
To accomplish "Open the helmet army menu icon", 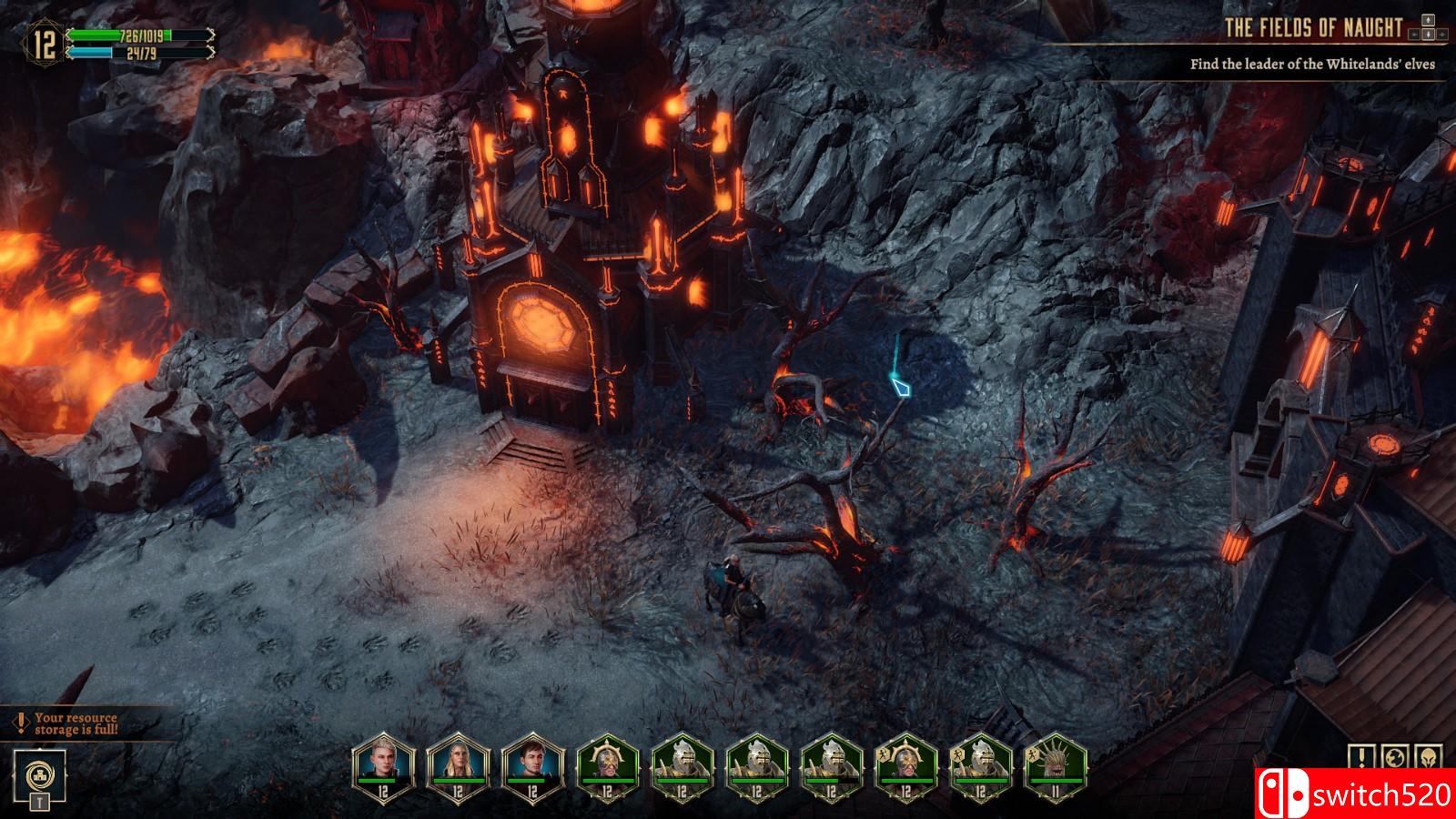I will (1429, 757).
